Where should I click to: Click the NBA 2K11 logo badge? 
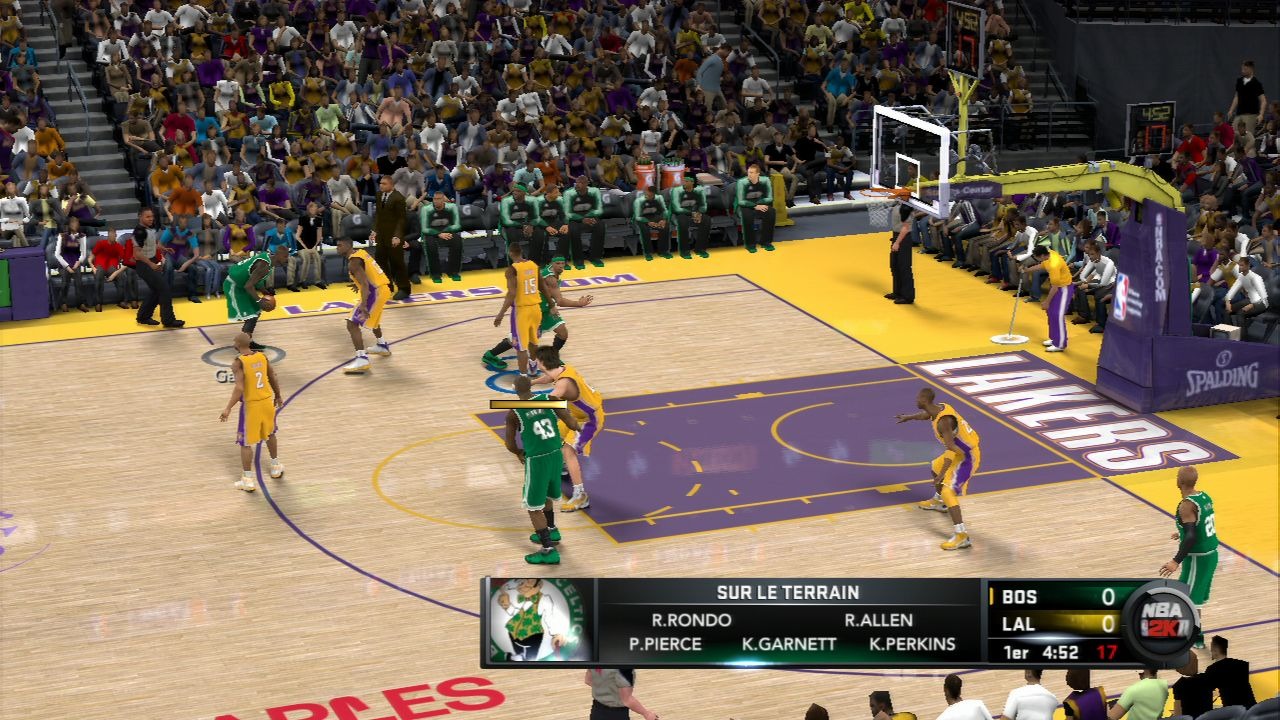[x=1160, y=621]
